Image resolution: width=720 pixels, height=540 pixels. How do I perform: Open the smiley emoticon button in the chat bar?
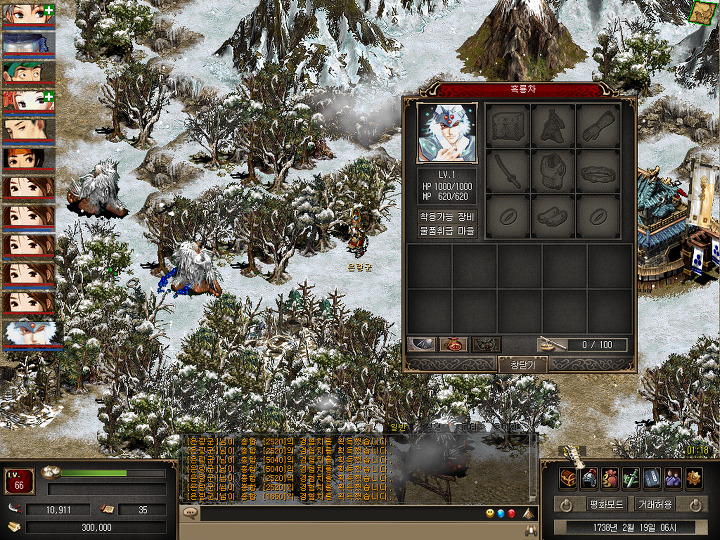[x=490, y=514]
